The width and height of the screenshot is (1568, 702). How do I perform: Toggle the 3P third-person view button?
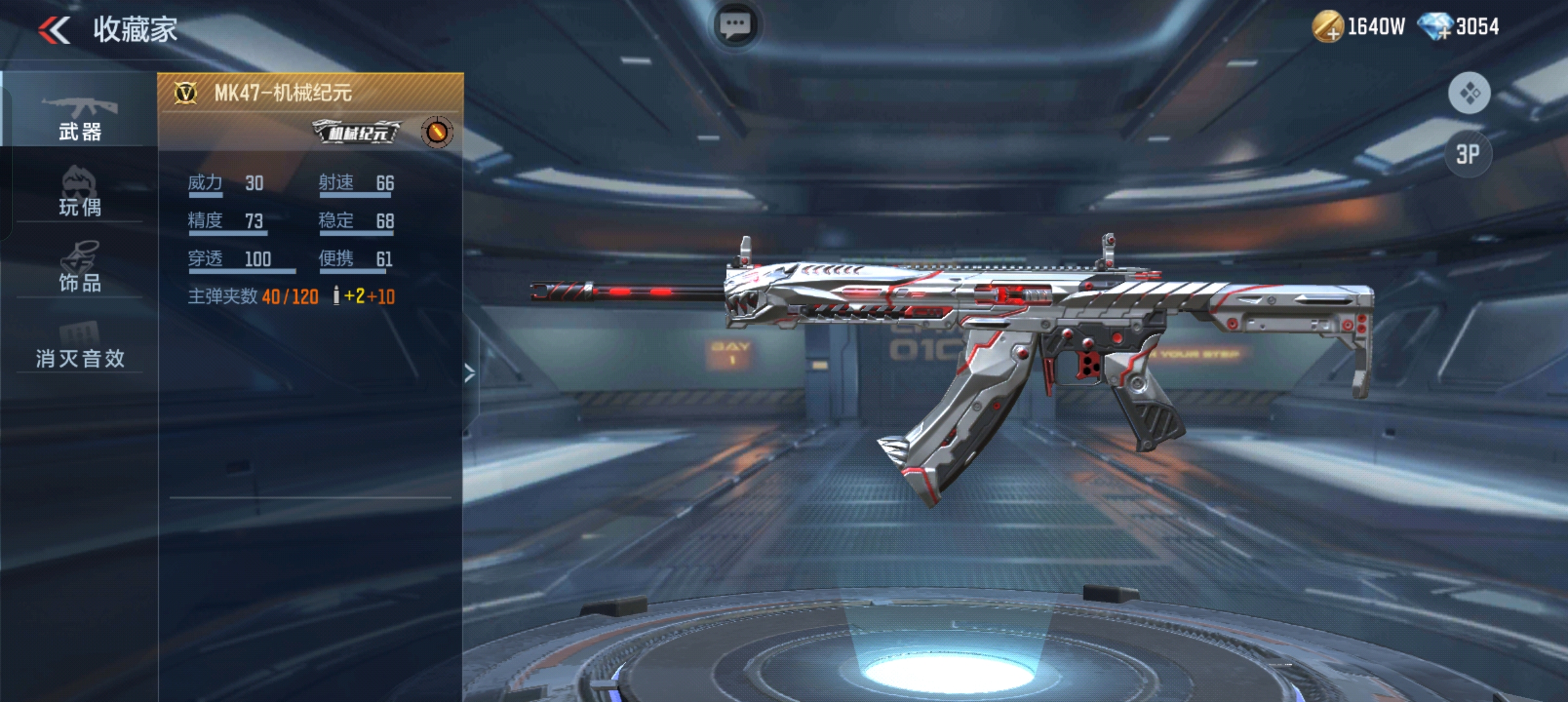1467,155
